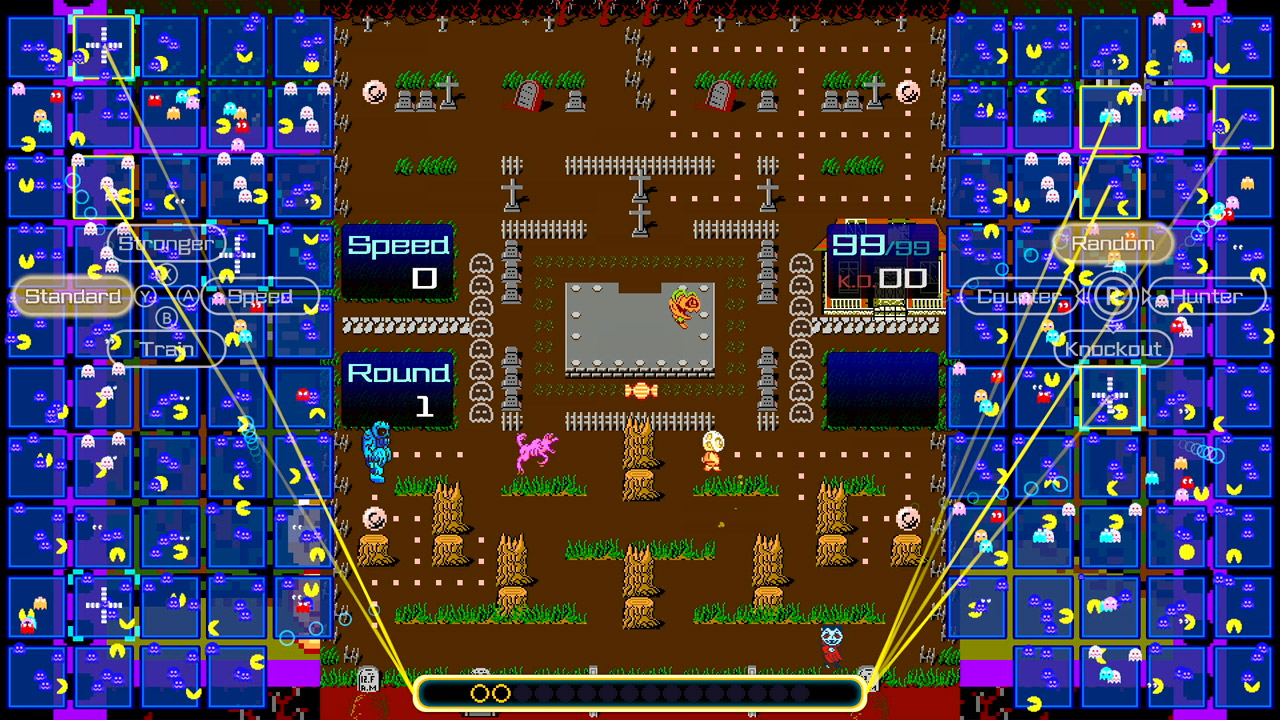Open the Random targeting option

[1113, 243]
